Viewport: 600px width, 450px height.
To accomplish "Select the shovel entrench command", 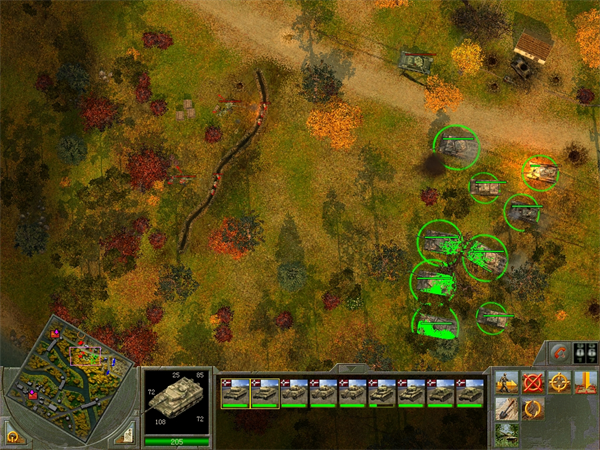I will pos(507,408).
